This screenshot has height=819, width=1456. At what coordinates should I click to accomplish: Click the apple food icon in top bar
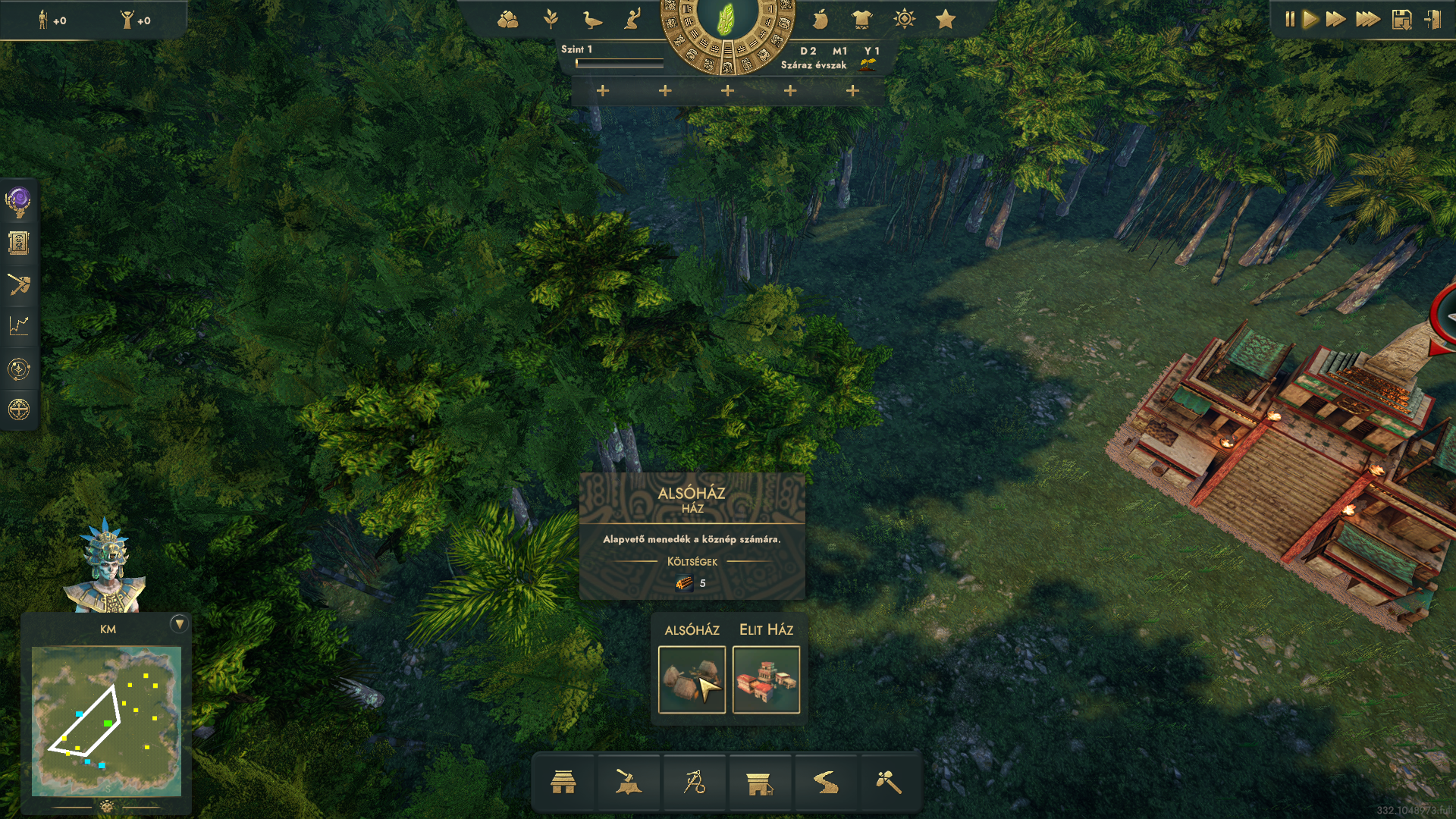[821, 20]
